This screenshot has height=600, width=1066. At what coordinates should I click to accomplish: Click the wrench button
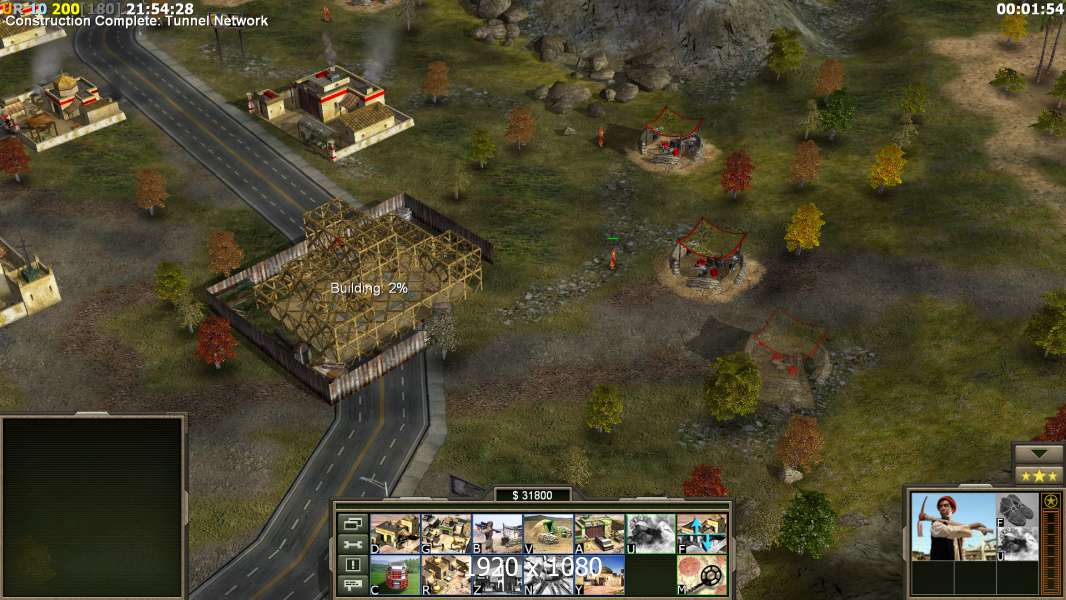[x=351, y=544]
